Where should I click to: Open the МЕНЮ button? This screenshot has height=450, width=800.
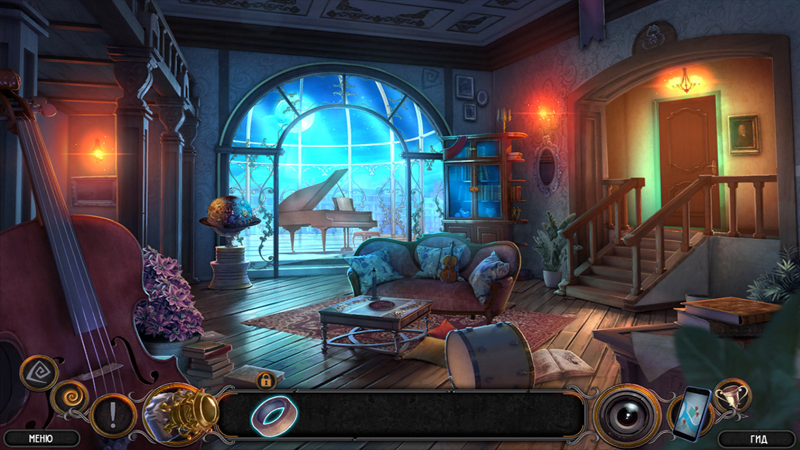point(41,437)
